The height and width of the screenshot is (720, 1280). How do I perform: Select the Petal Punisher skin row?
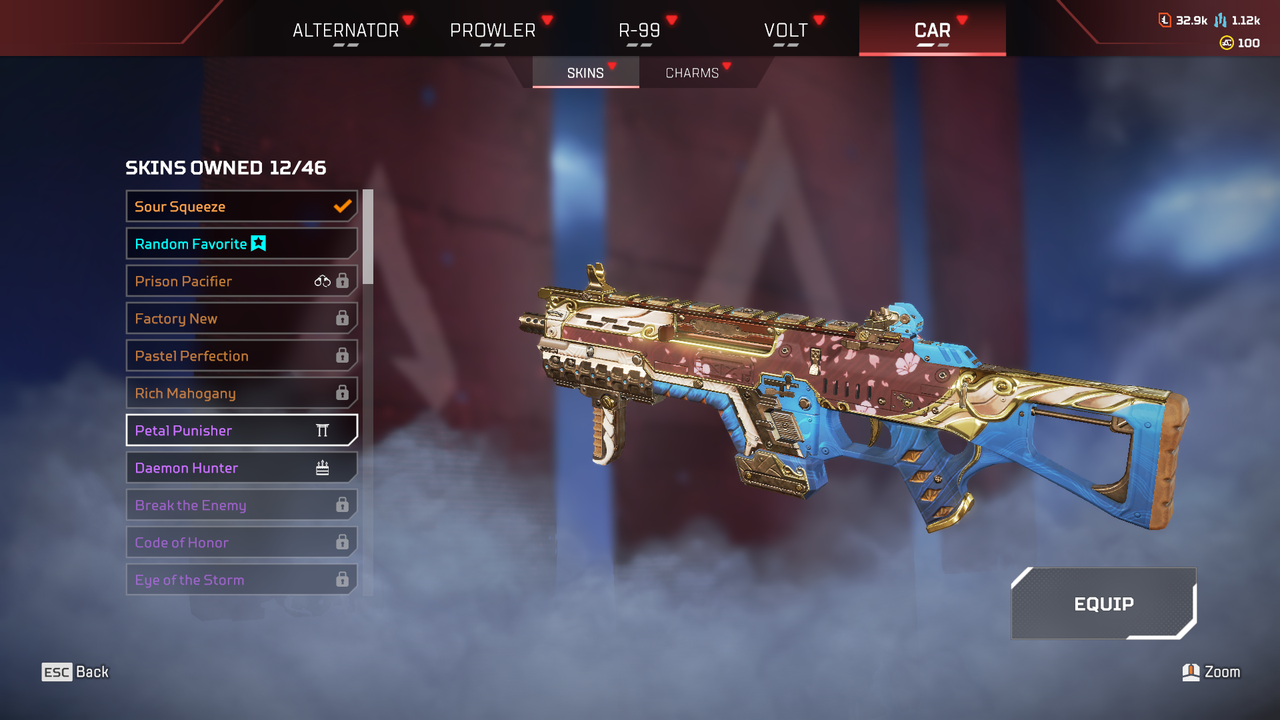click(x=241, y=431)
